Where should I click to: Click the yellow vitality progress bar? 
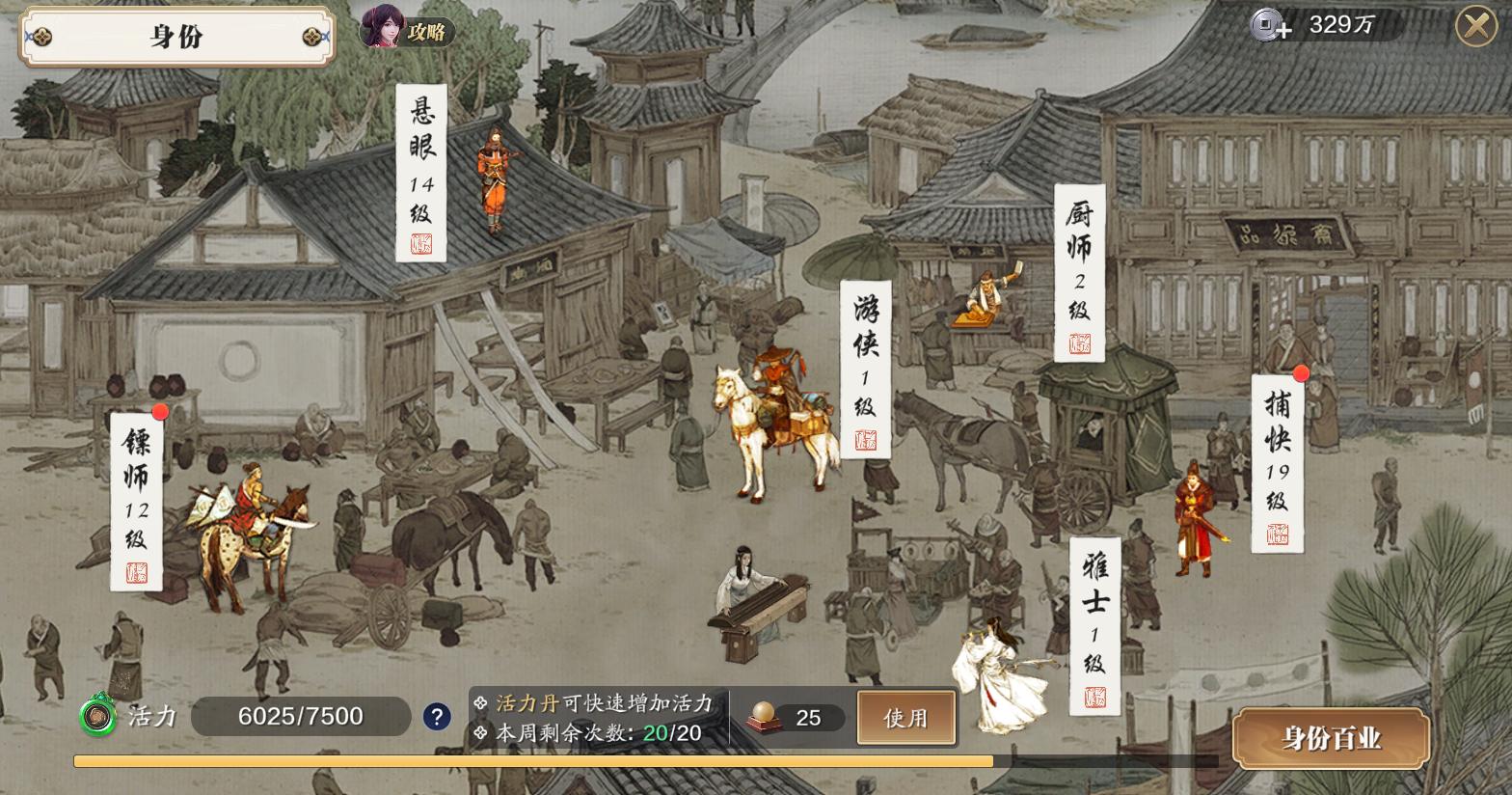(x=530, y=760)
